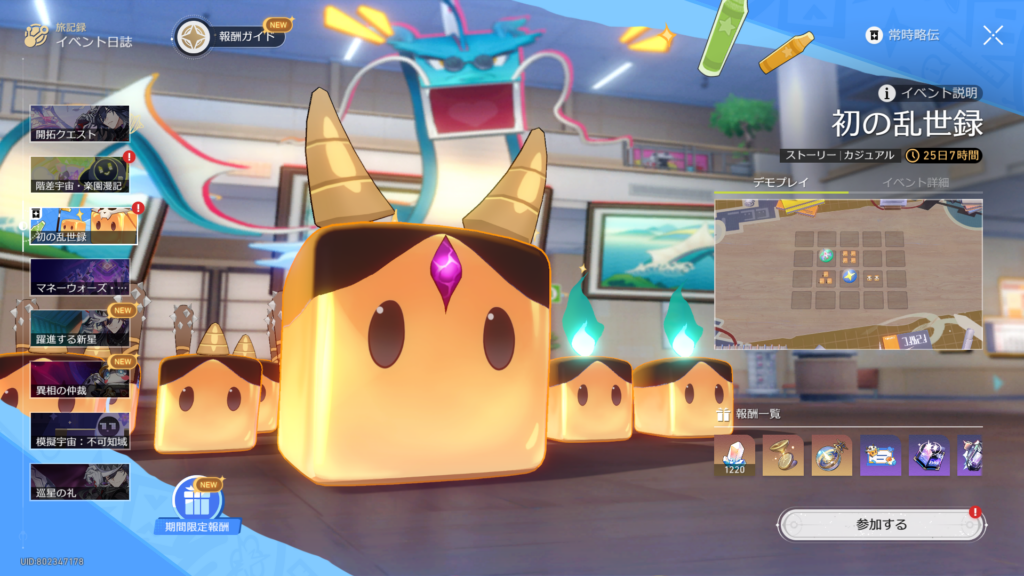
Task: Select the デモプレイ tab
Action: pos(780,182)
